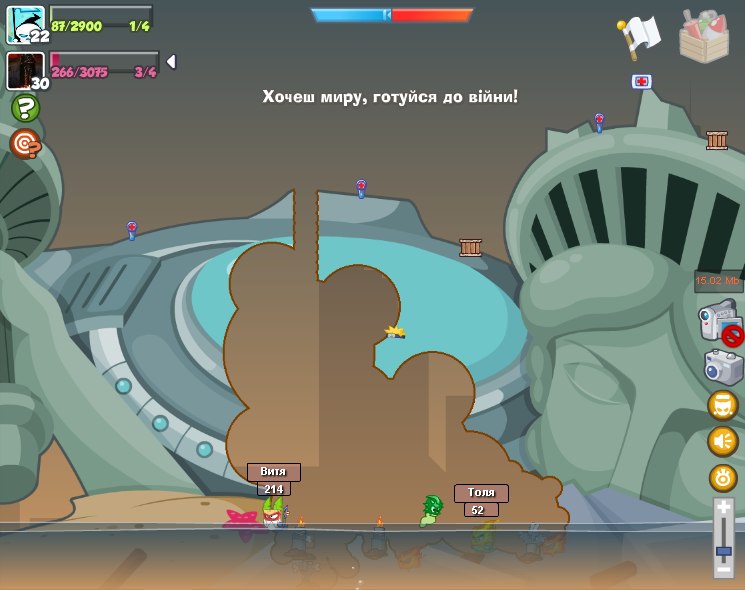Select the level 30 player avatar

pos(24,70)
